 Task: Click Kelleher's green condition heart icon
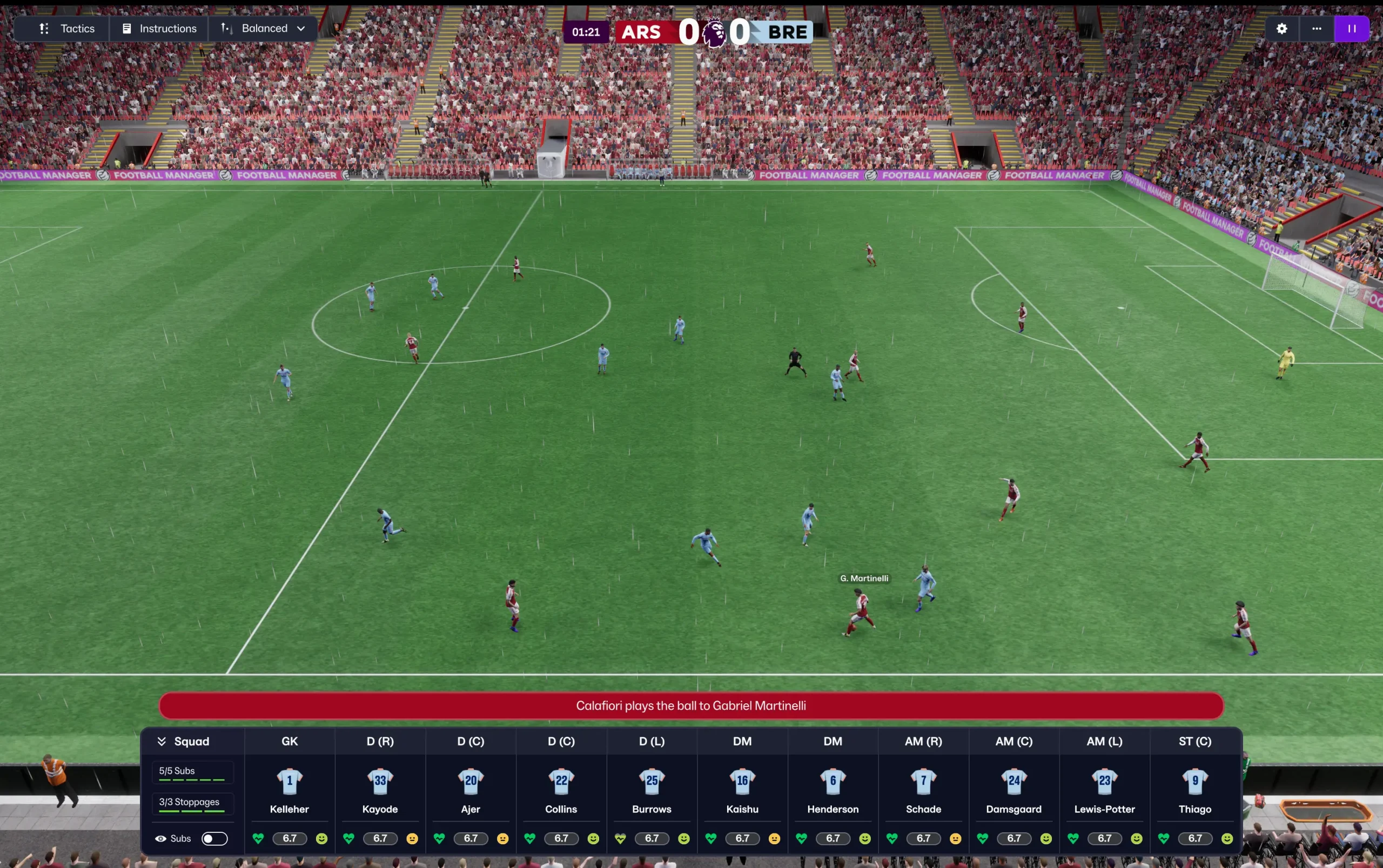tap(257, 838)
